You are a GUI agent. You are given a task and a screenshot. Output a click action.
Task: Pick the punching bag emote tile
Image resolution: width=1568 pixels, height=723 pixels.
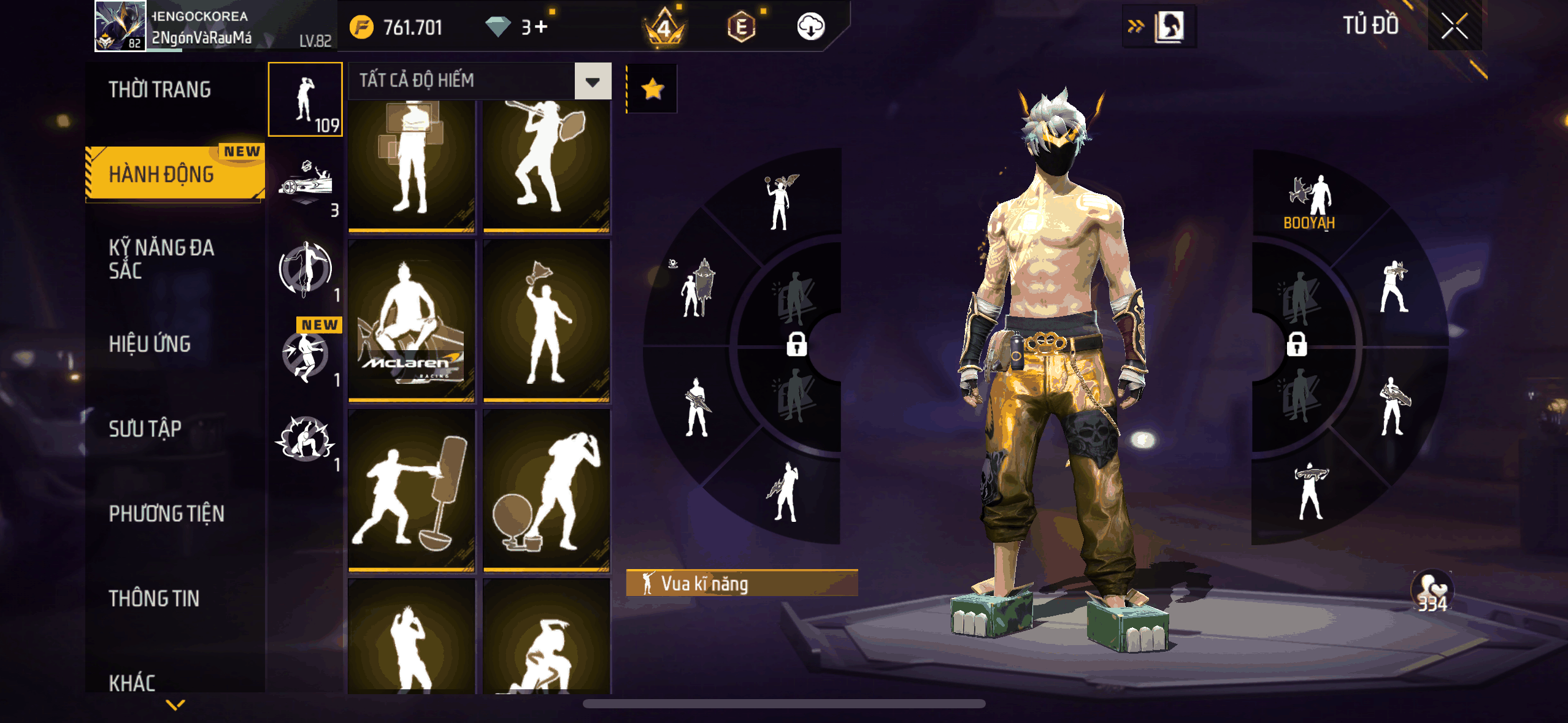[412, 491]
